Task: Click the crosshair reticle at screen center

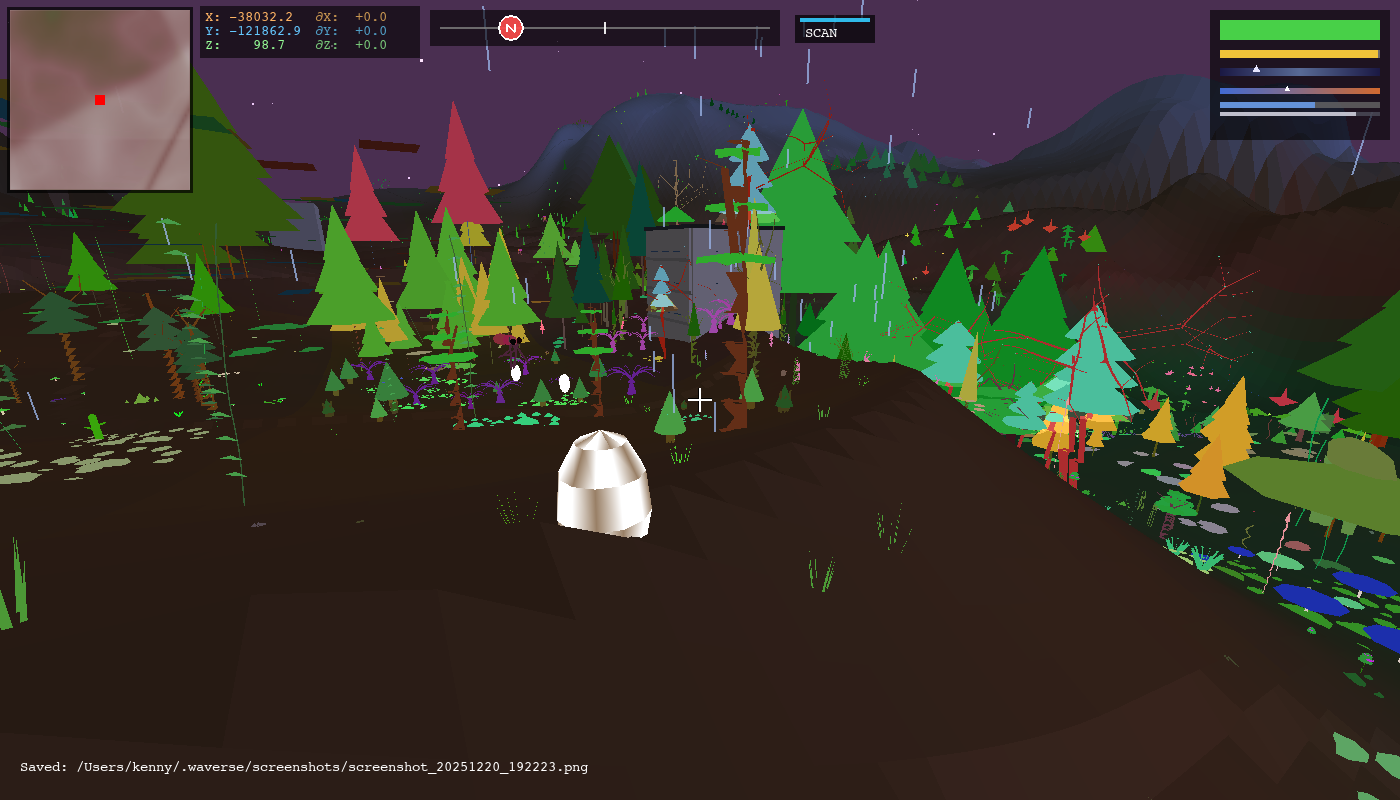Action: [700, 399]
